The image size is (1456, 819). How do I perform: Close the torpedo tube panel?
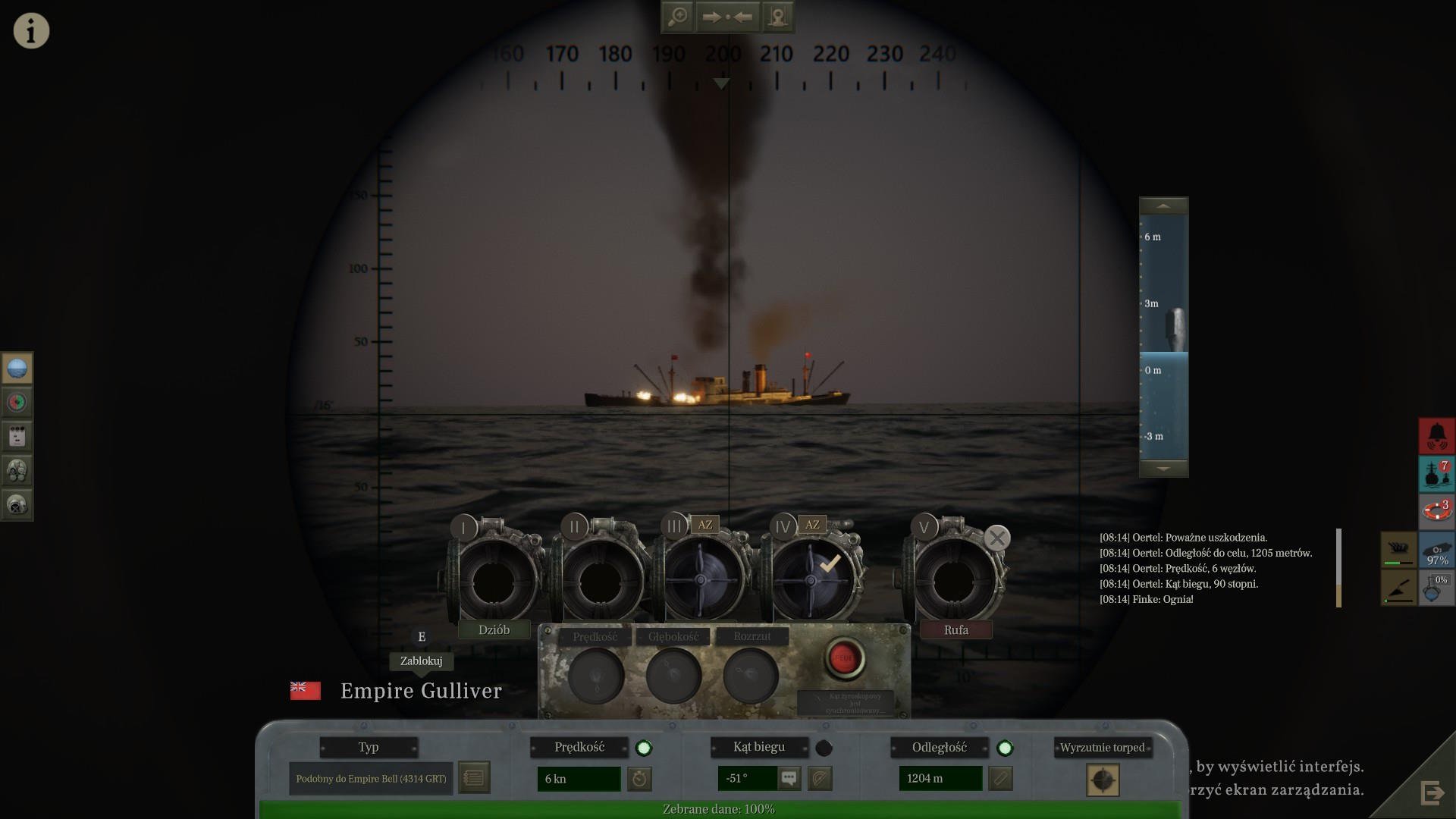tap(997, 538)
